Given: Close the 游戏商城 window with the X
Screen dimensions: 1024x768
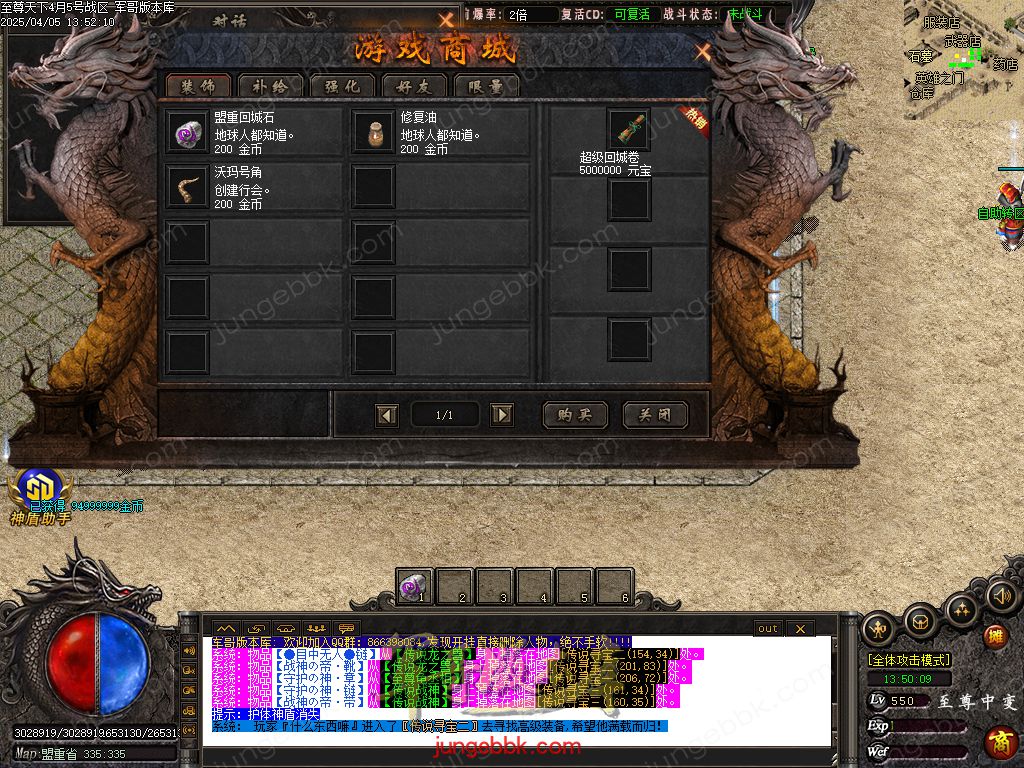Looking at the screenshot, I should click(x=703, y=52).
